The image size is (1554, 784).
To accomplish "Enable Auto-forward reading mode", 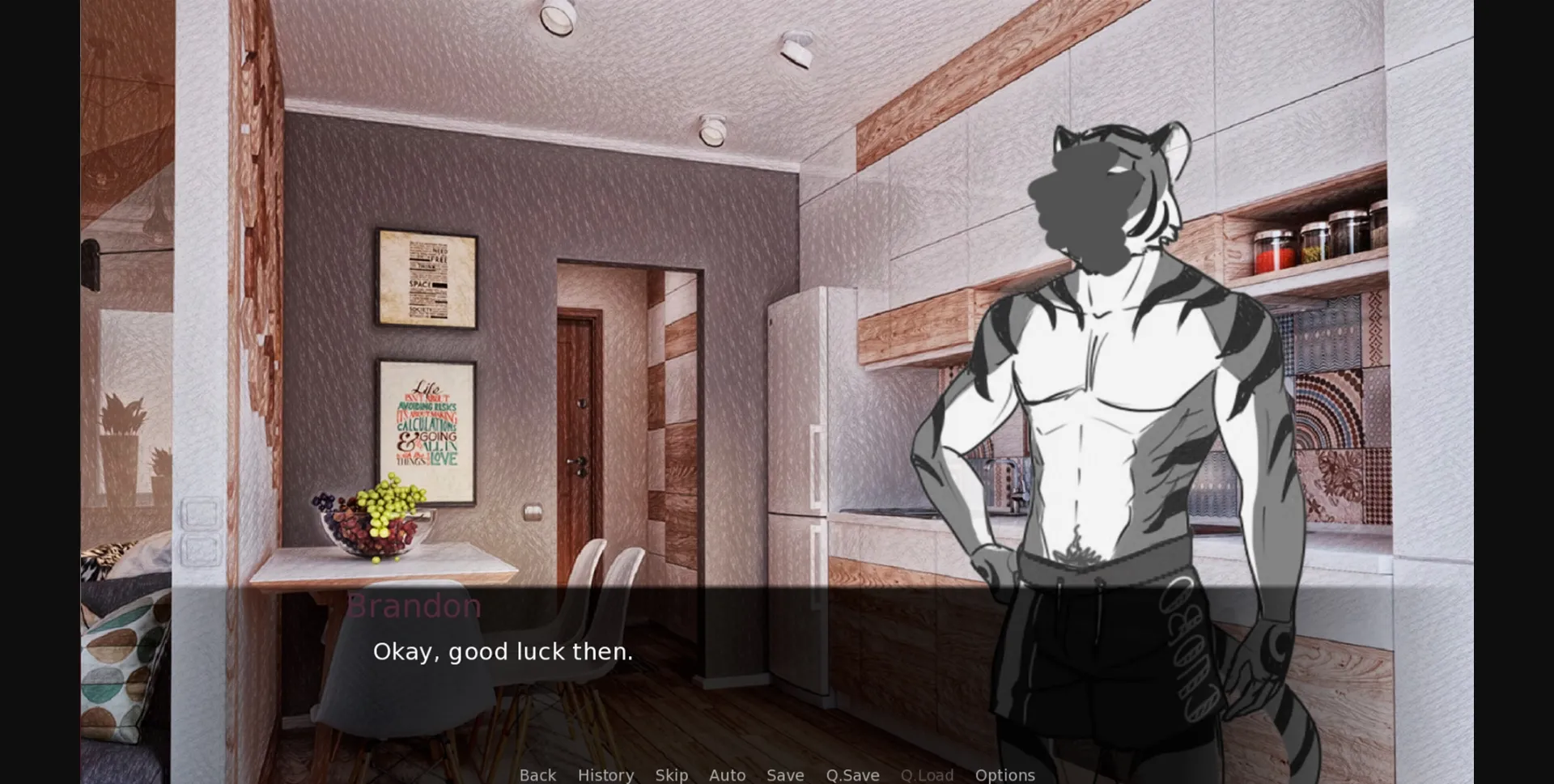I will (x=726, y=774).
